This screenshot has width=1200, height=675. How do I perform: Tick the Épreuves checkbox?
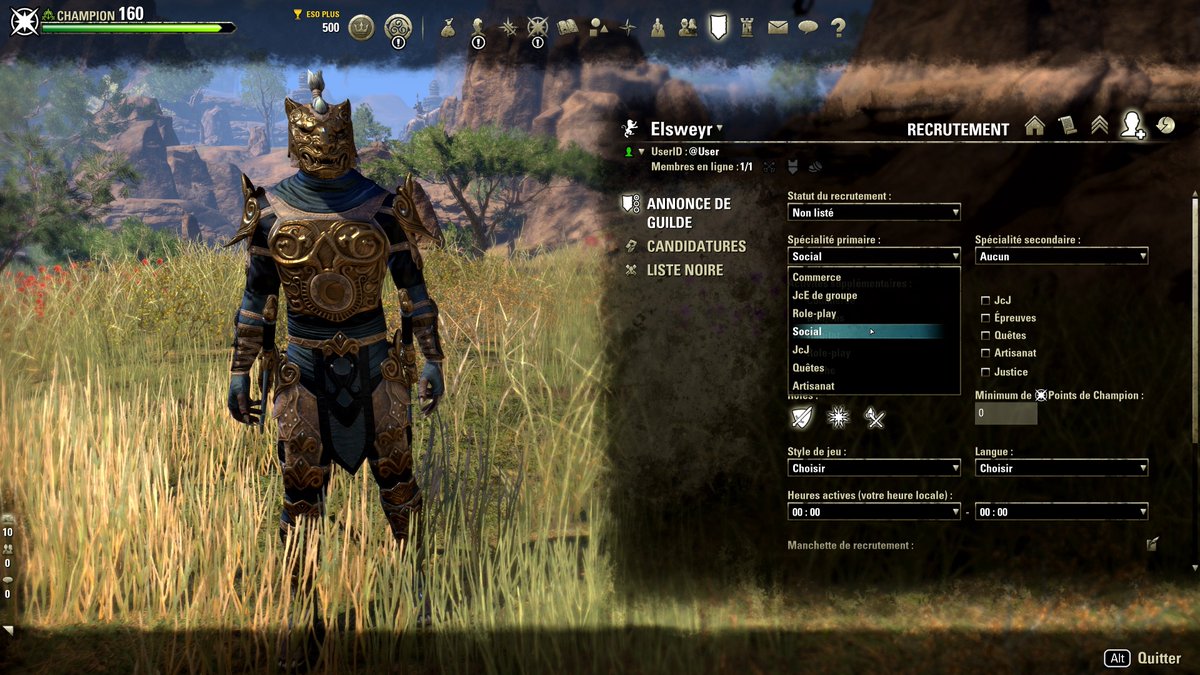point(986,318)
